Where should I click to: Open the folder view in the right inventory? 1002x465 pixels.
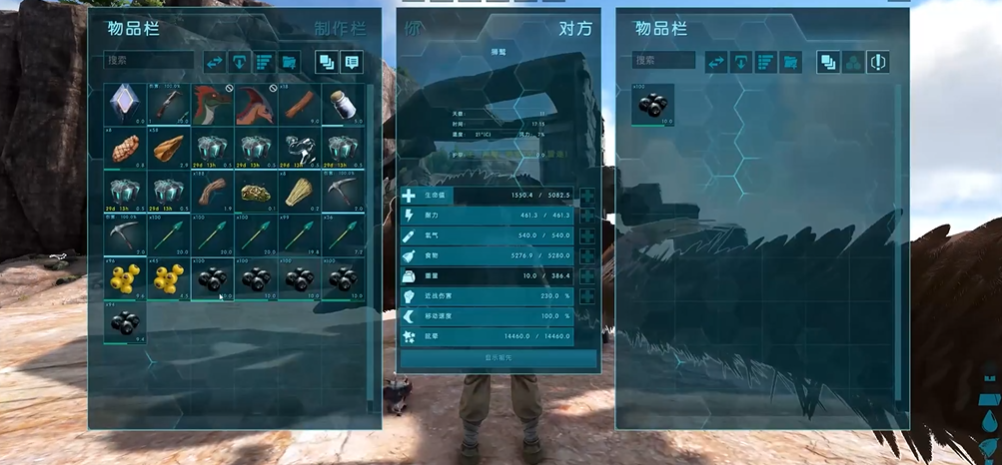click(x=790, y=61)
